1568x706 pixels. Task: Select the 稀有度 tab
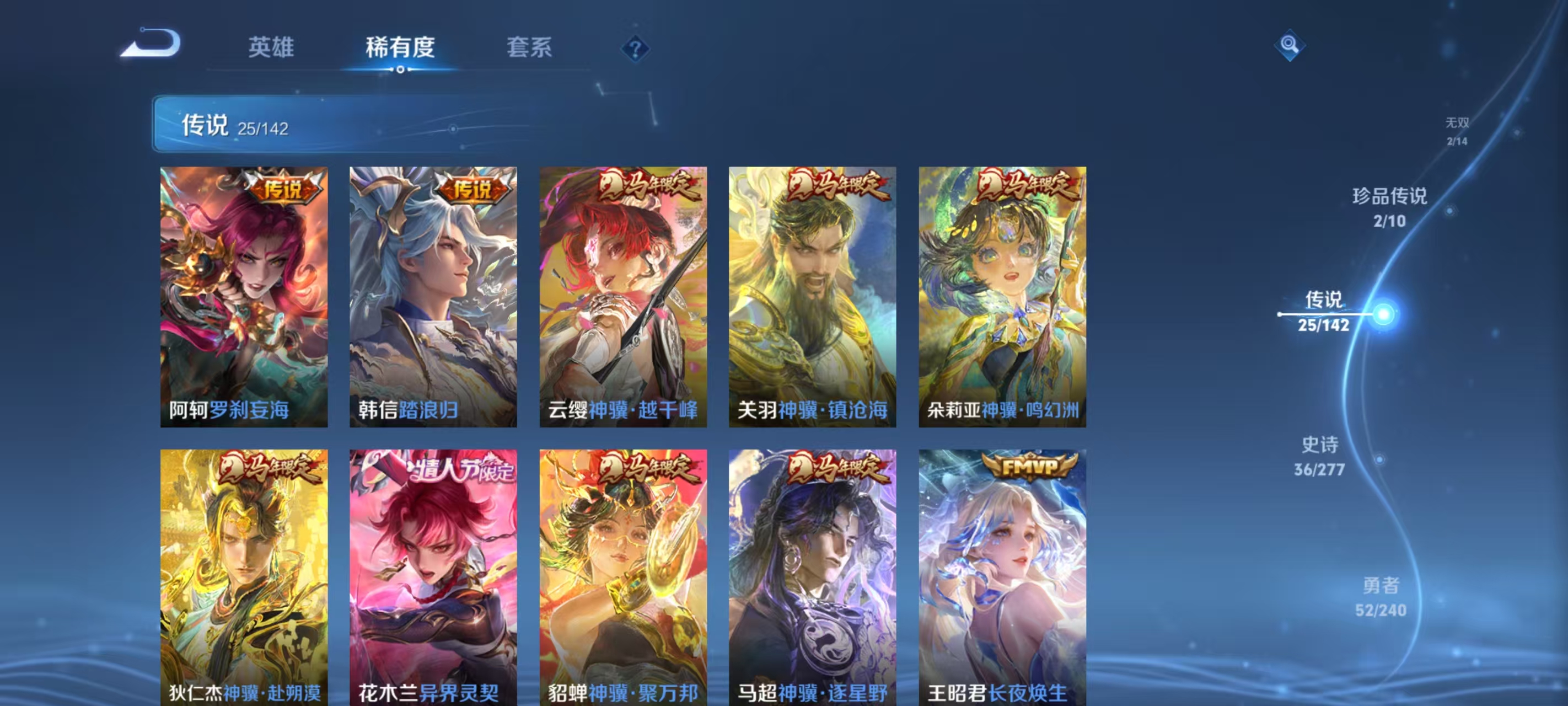[402, 47]
